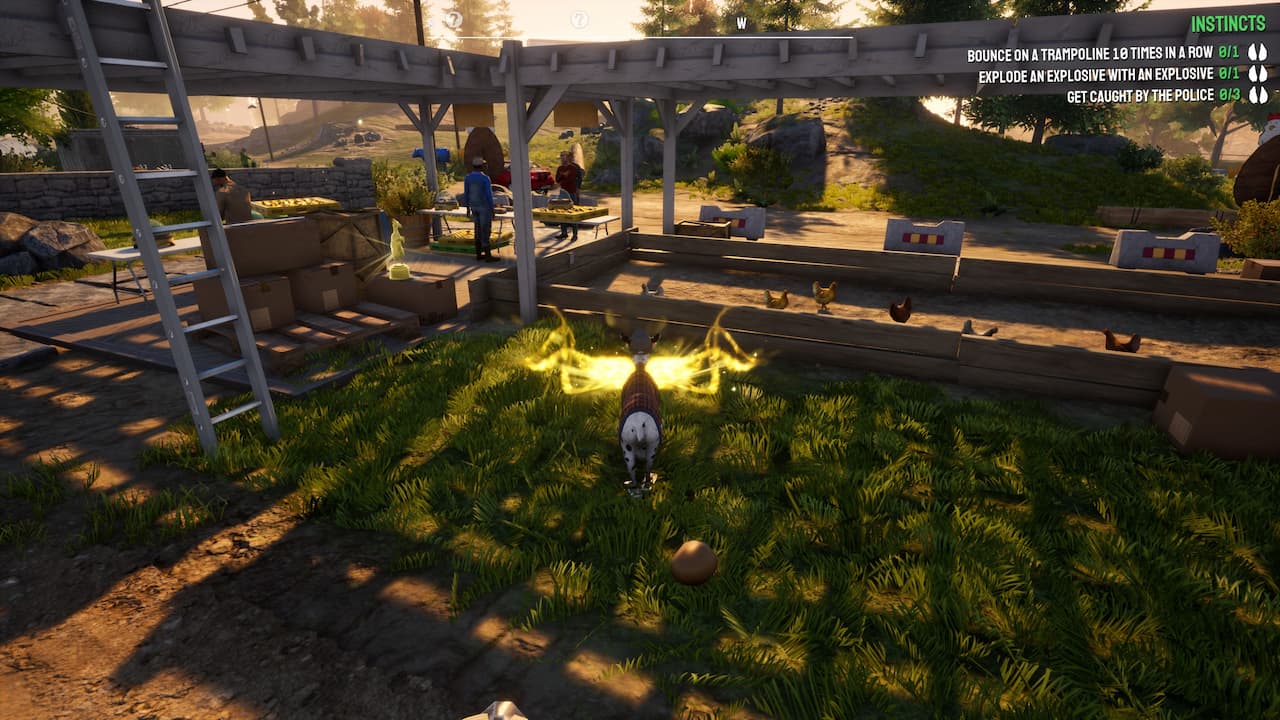1280x720 pixels.
Task: Select the trampoline bounce instinct
Action: pos(1090,54)
